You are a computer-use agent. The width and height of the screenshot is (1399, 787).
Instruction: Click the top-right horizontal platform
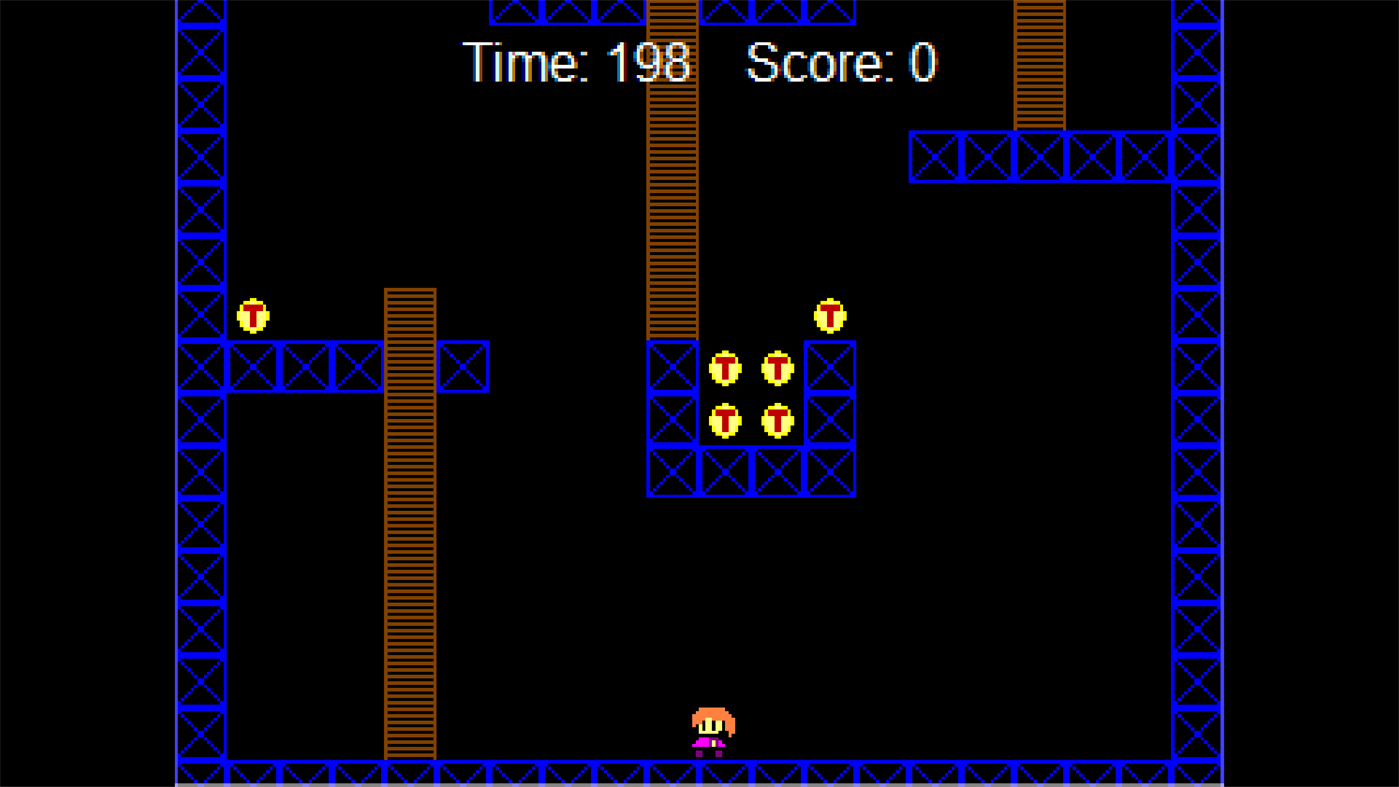1040,158
